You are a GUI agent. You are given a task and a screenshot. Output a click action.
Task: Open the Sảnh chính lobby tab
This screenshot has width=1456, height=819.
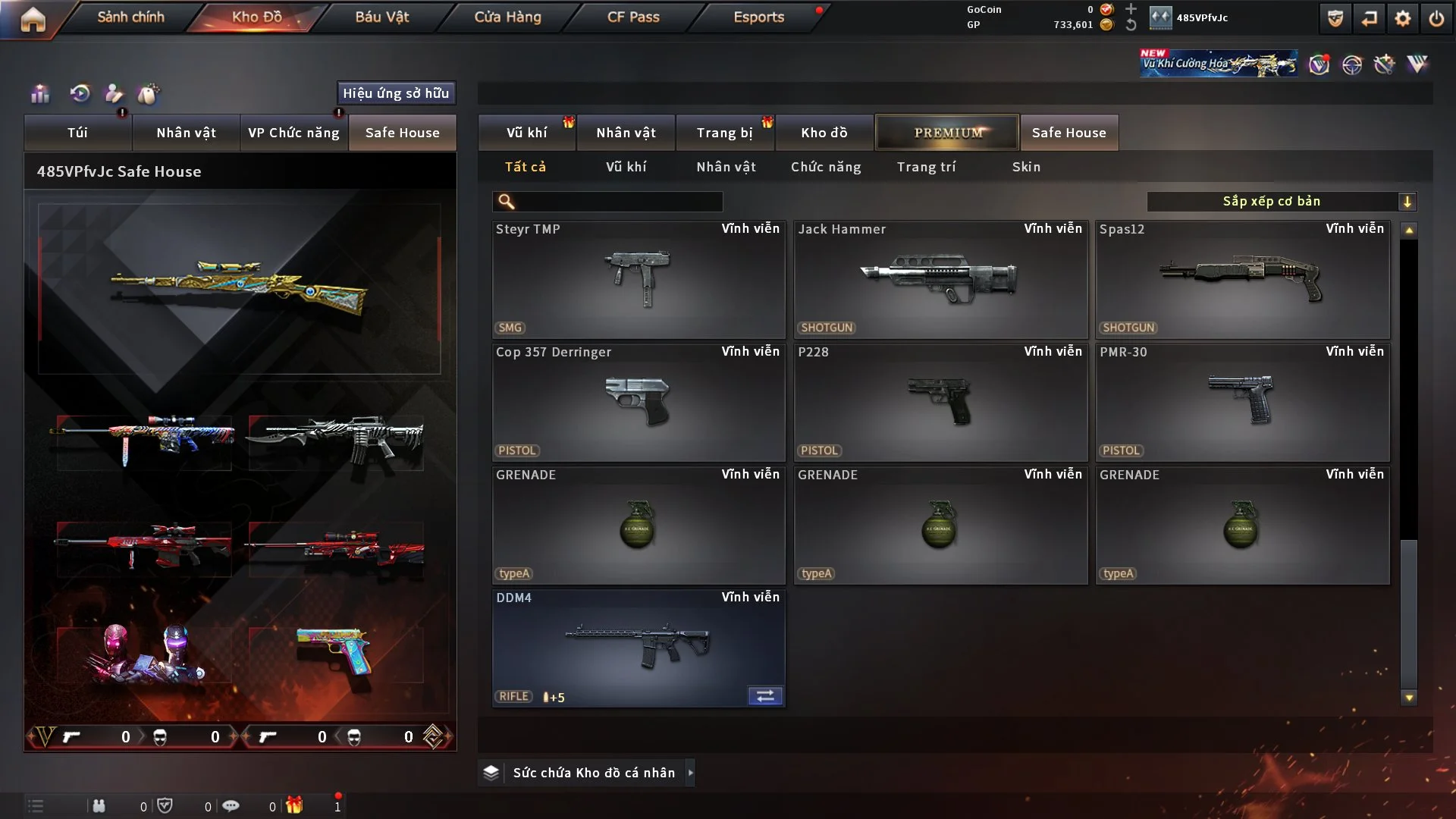click(x=130, y=17)
